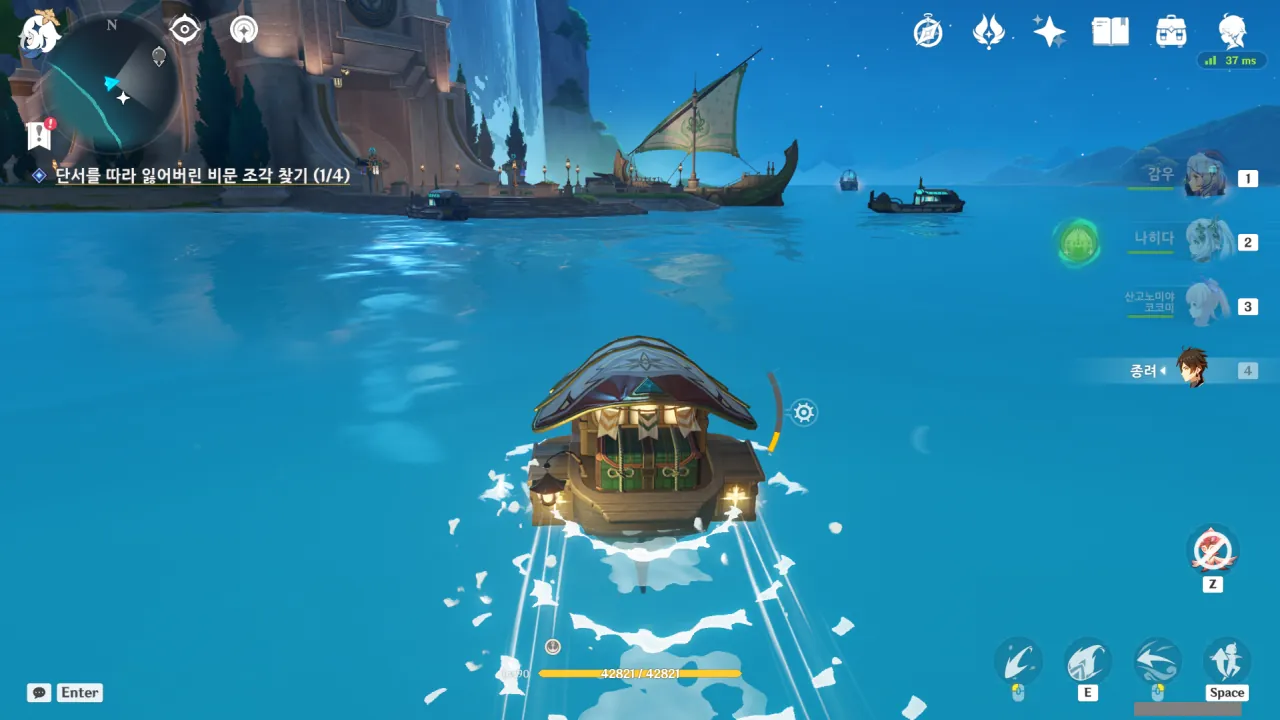This screenshot has width=1280, height=720.
Task: Use the boat skill icon labeled E
Action: pos(1088,662)
